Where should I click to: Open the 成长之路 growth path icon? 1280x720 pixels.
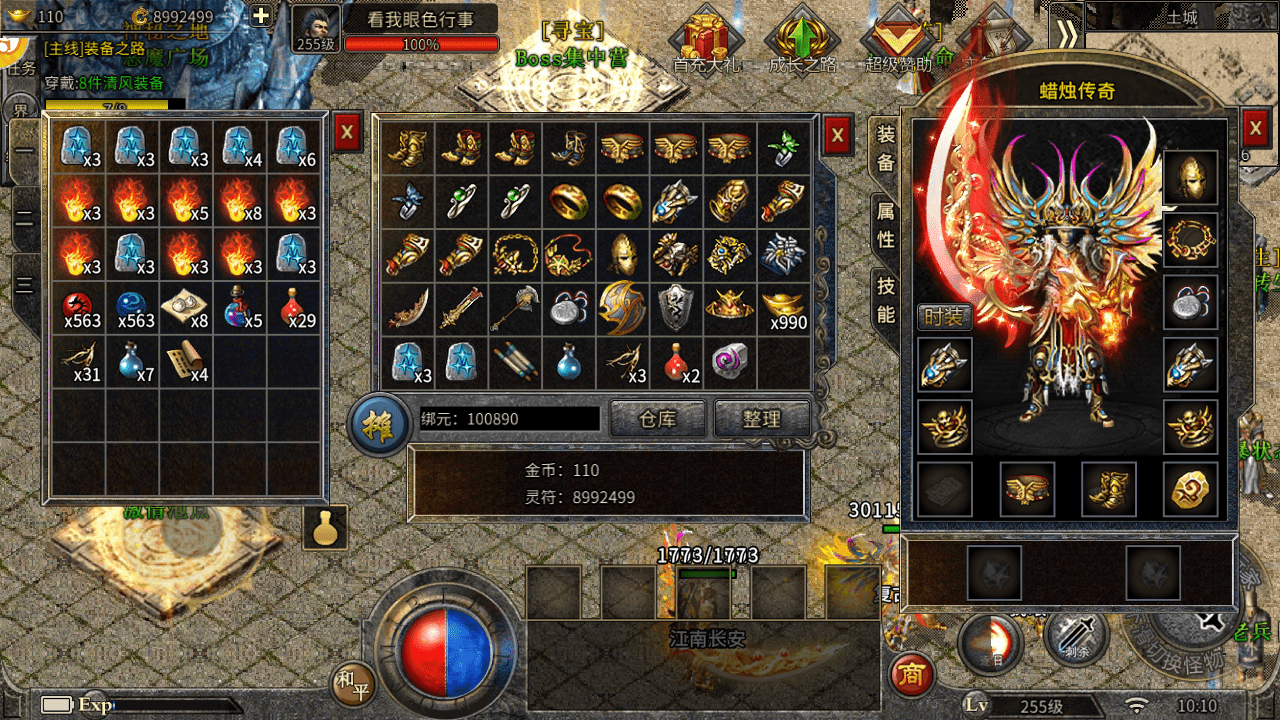tap(801, 40)
